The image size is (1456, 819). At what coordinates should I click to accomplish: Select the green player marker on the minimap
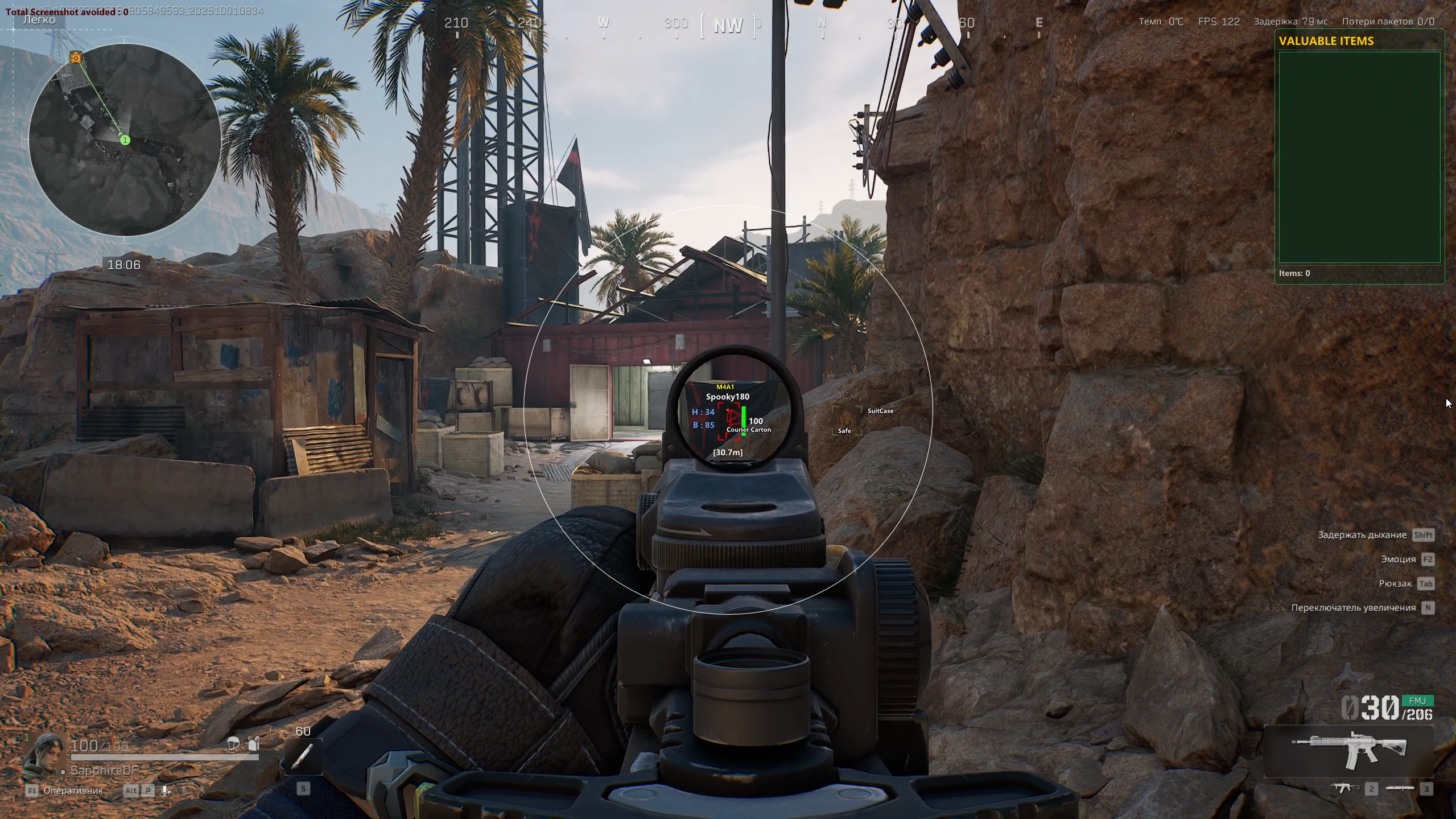click(125, 140)
